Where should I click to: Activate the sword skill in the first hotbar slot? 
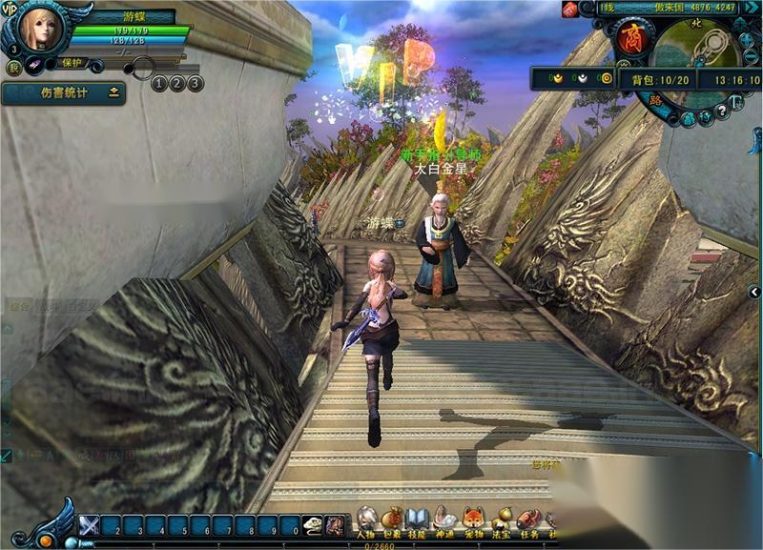89,526
